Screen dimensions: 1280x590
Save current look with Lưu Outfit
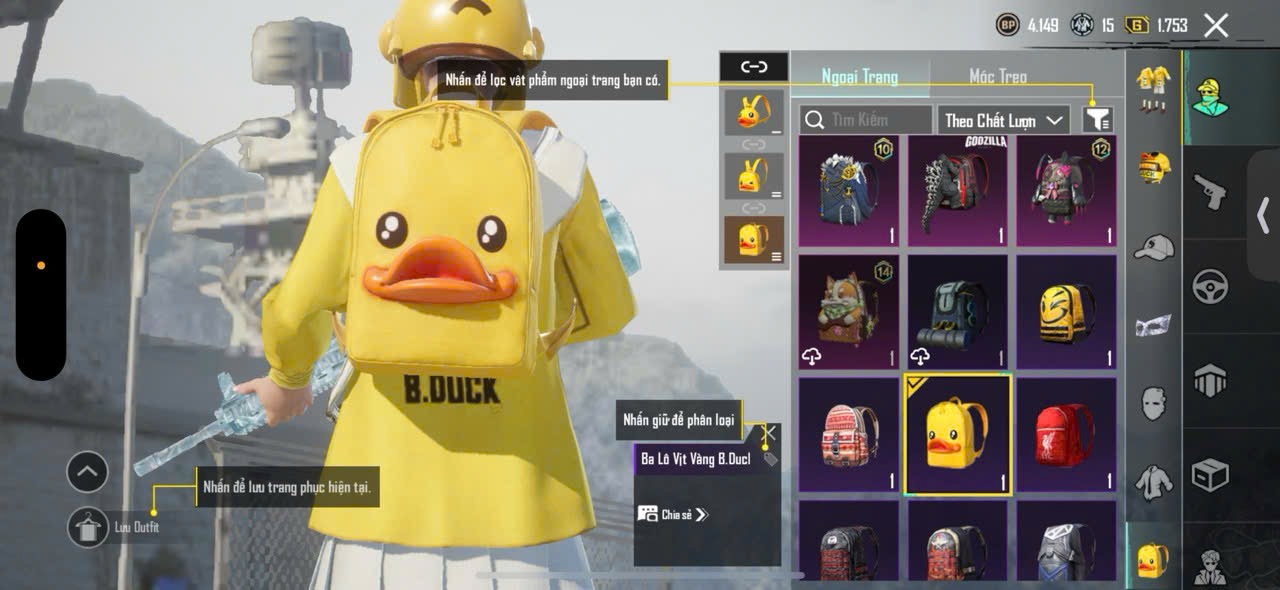click(x=88, y=527)
